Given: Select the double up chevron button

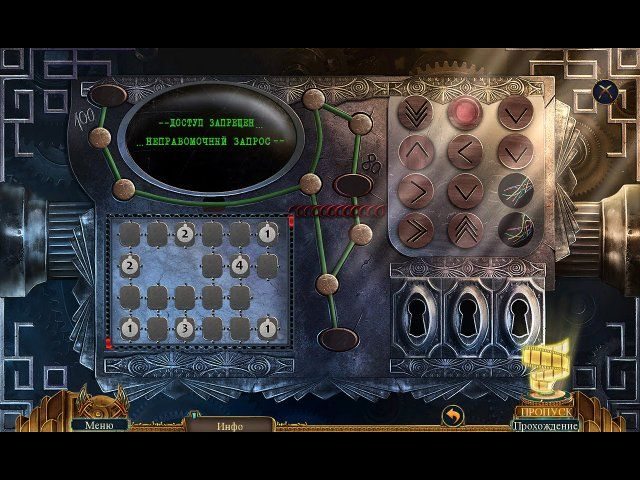Looking at the screenshot, I should (464, 228).
